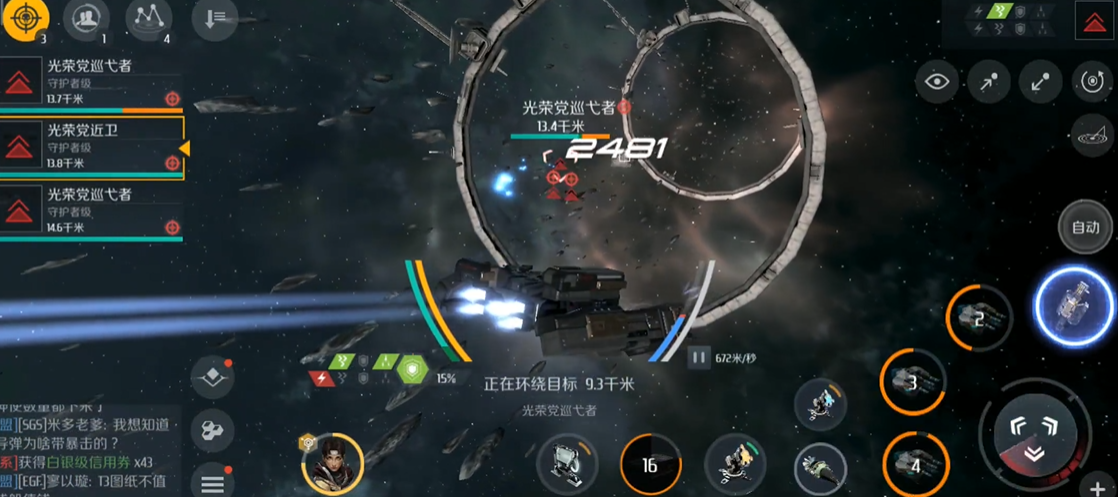This screenshot has width=1118, height=497.
Task: Select 光荣党巡弋者 at 14.6千米 in list
Action: (92, 210)
